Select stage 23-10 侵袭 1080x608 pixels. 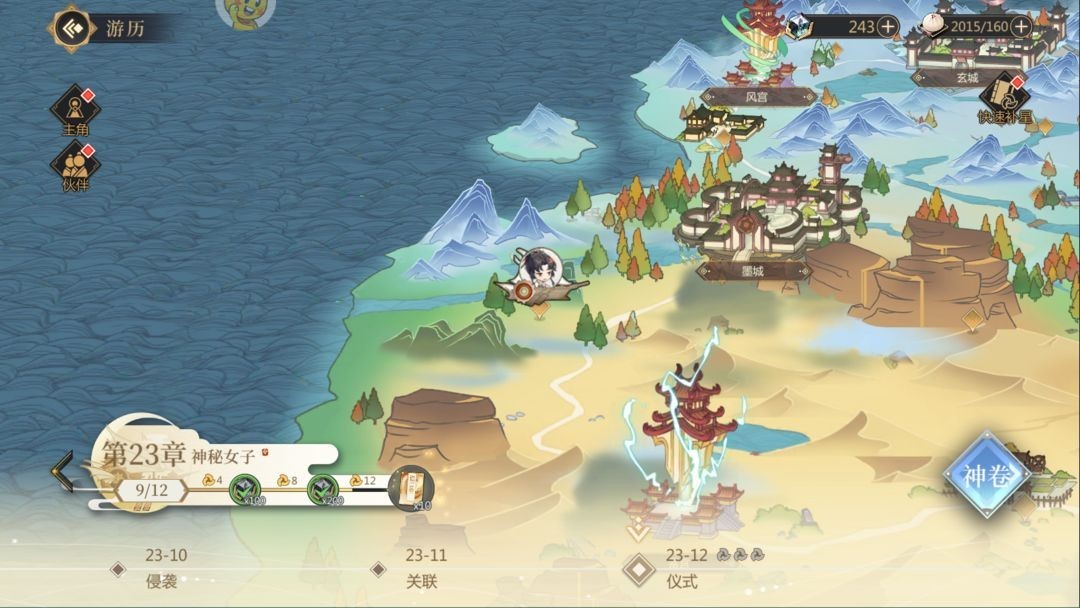(x=164, y=569)
